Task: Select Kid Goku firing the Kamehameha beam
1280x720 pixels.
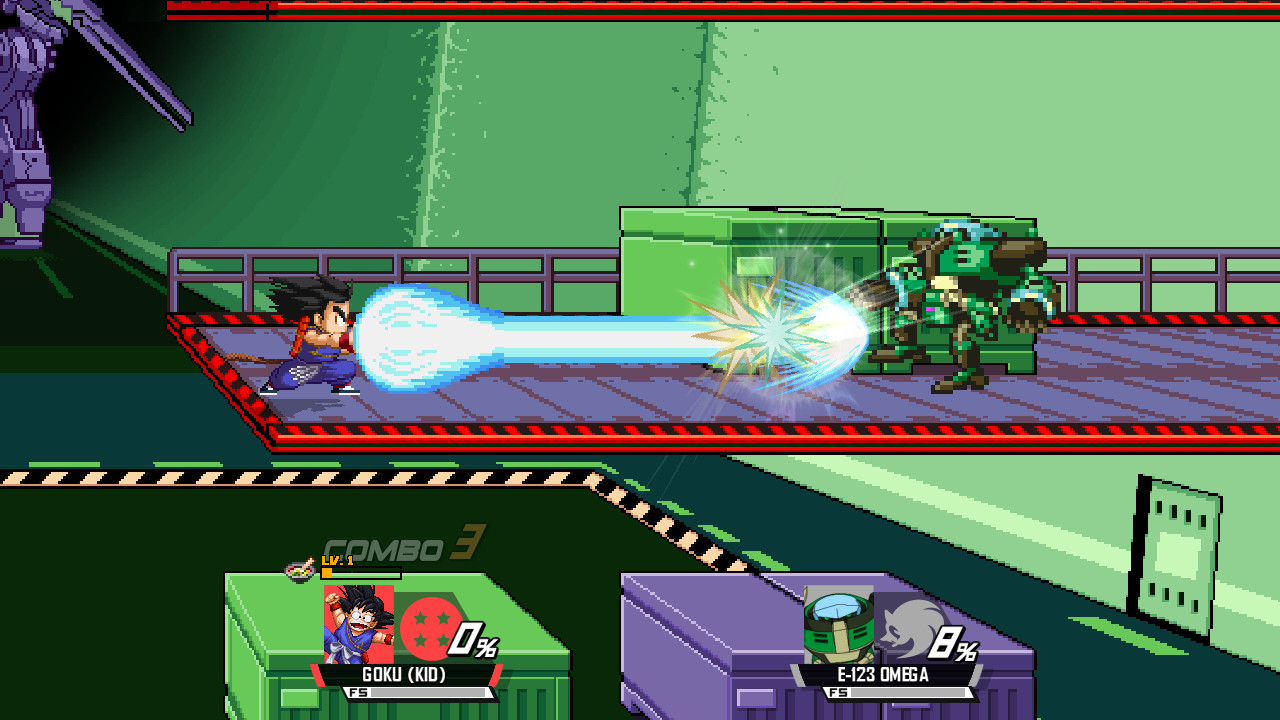Action: pos(320,340)
